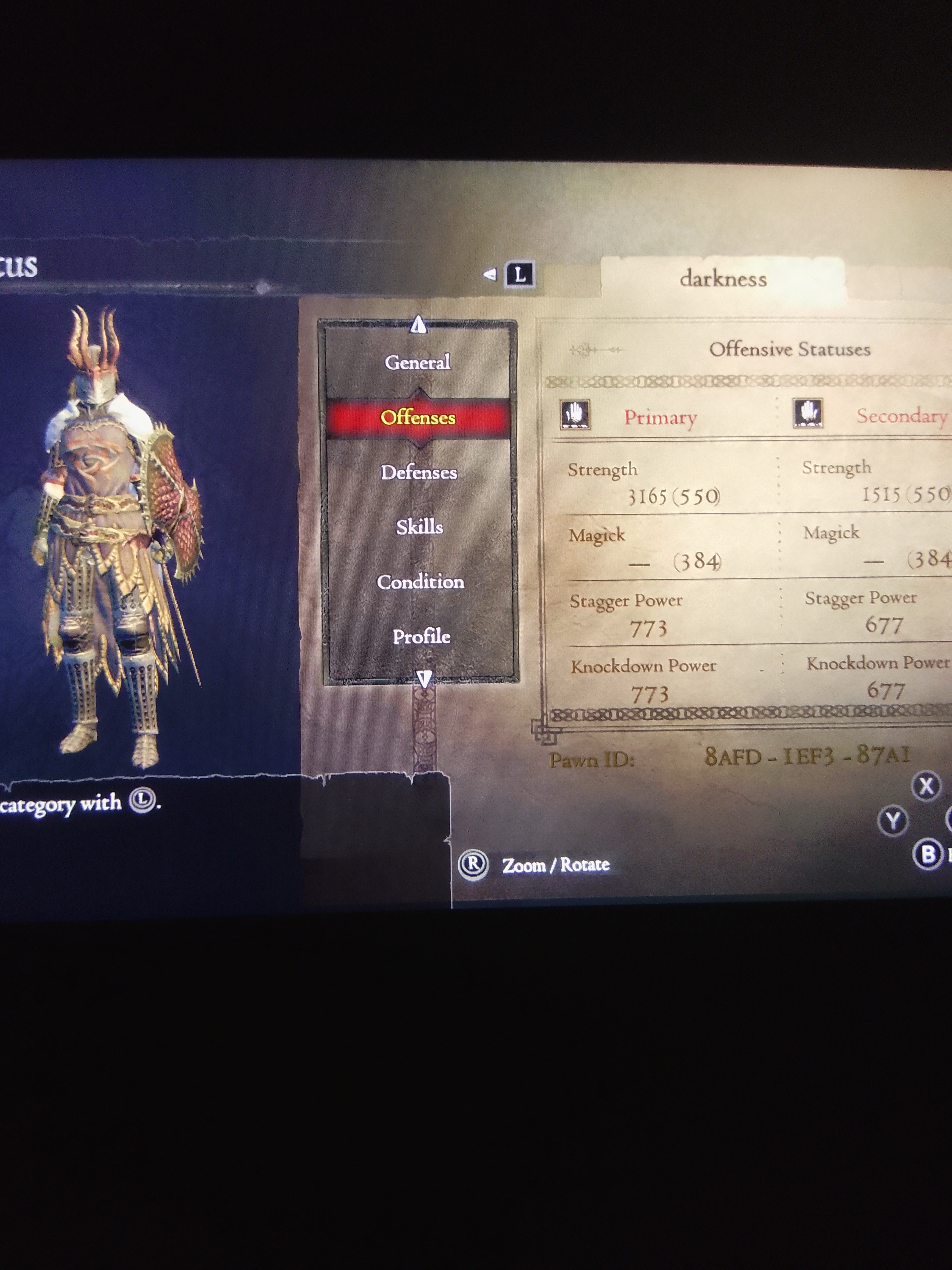Click the down arrow below the category list
This screenshot has width=952, height=1270.
(x=424, y=679)
